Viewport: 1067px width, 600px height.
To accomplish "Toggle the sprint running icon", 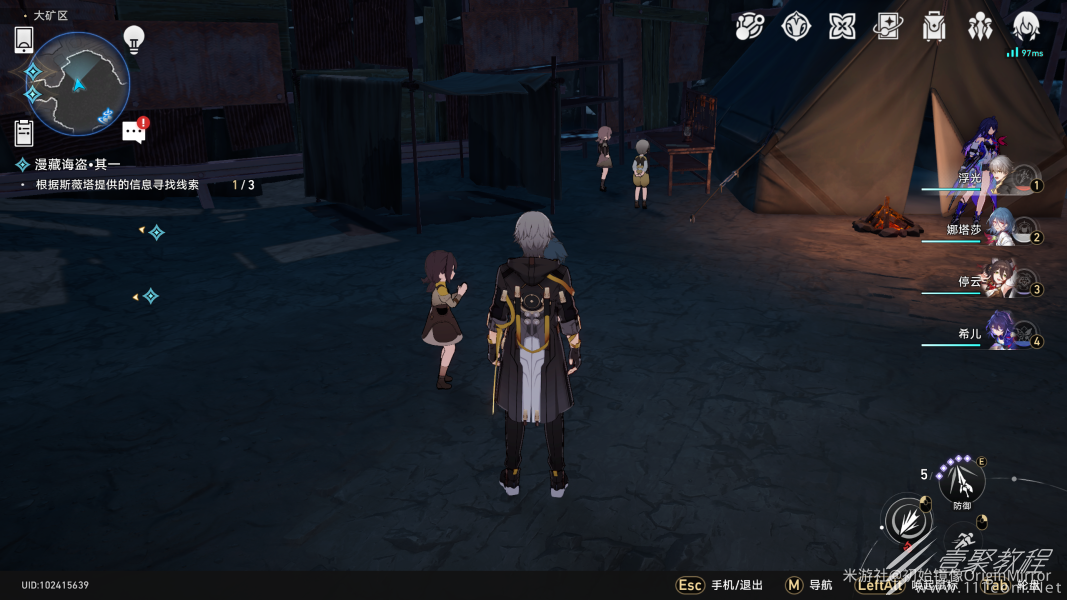I will [964, 541].
